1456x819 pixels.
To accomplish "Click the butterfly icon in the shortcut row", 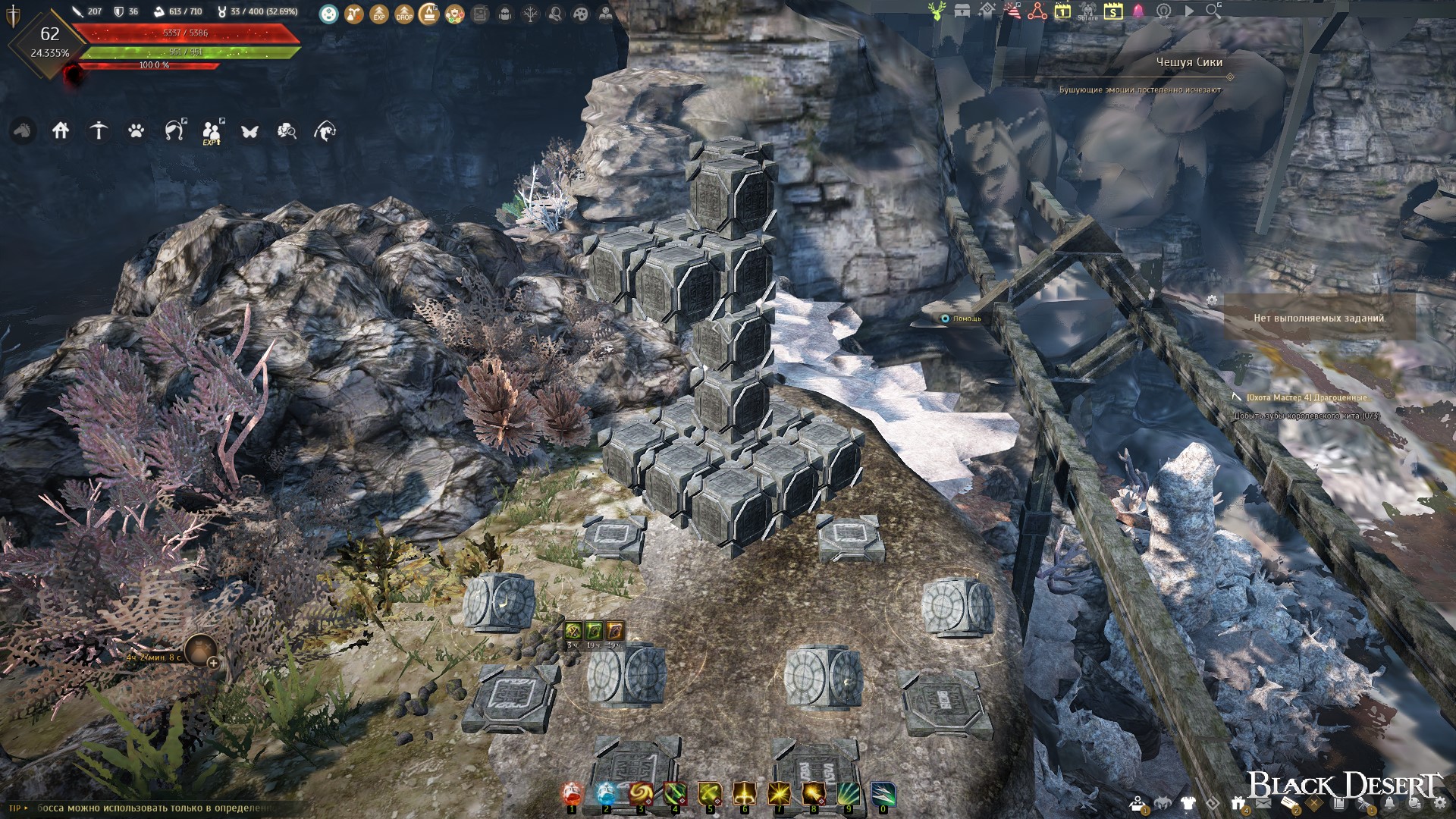I will [249, 132].
